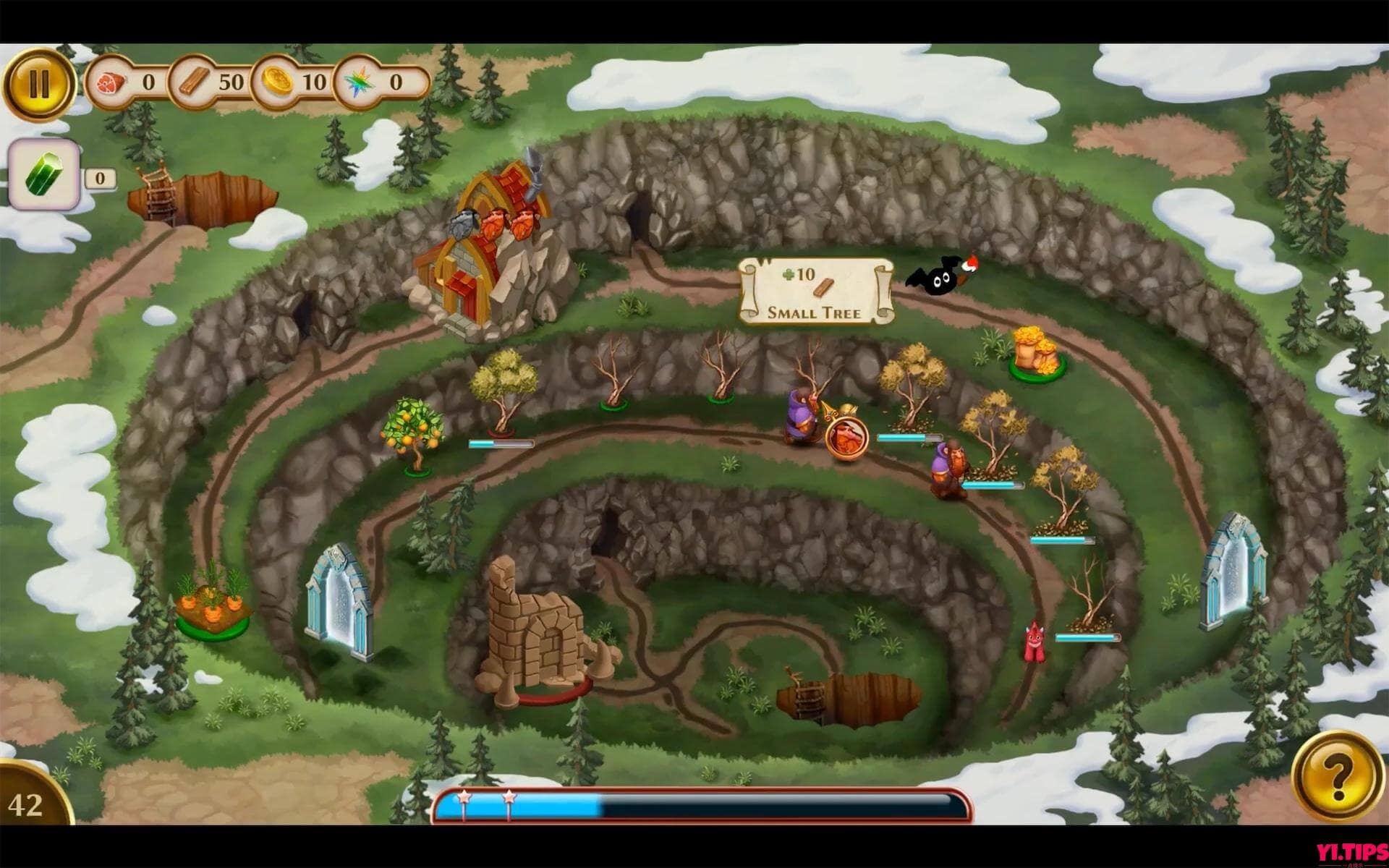This screenshot has height=868, width=1389.
Task: Open help via the question mark icon
Action: tap(1347, 770)
